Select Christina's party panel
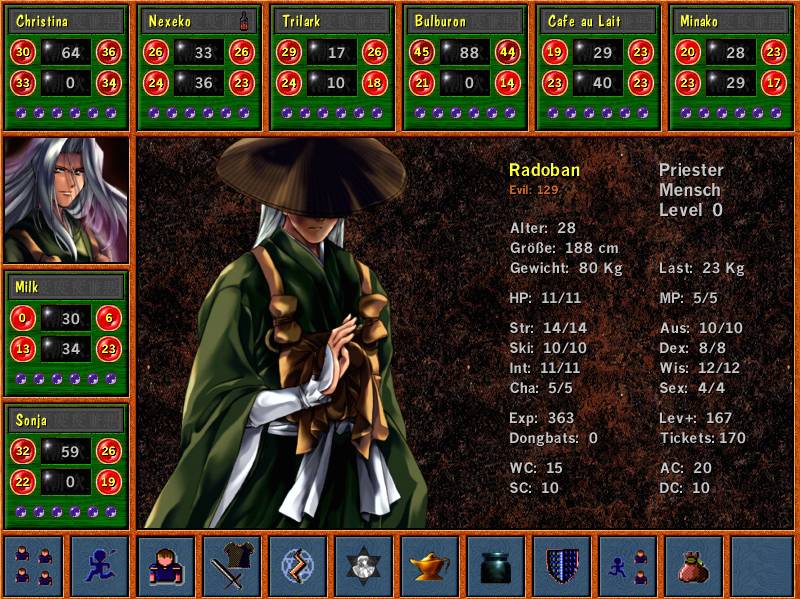This screenshot has width=800, height=599. [67, 67]
